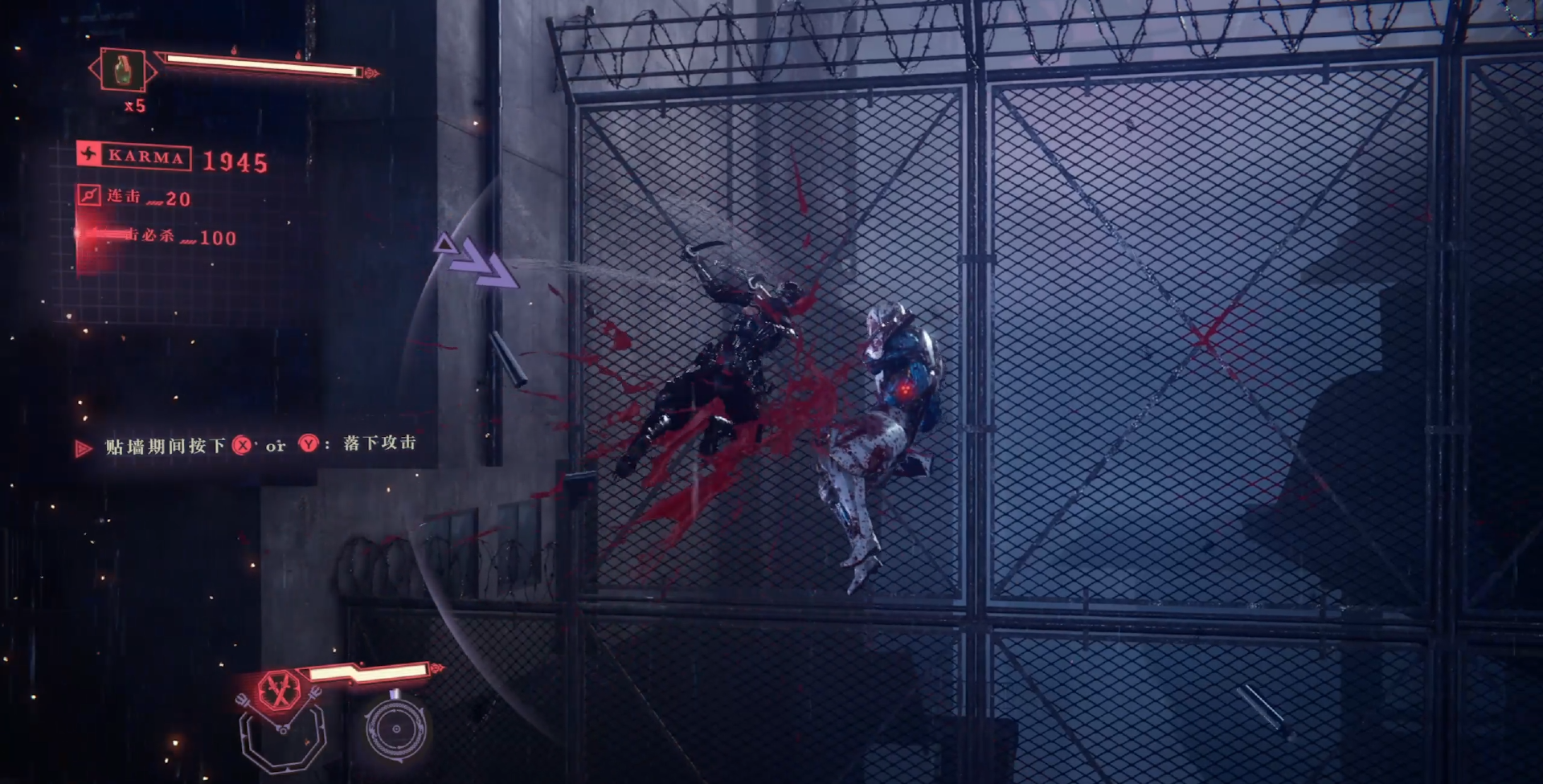
Task: Click the circular dial gauge icon
Action: 395,729
